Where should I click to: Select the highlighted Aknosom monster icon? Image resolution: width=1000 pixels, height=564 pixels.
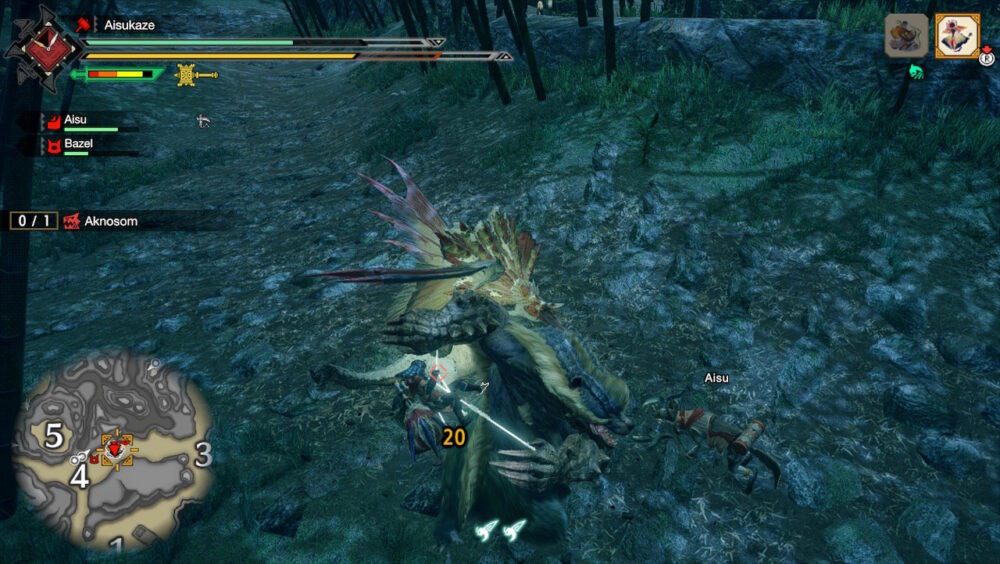[x=957, y=35]
